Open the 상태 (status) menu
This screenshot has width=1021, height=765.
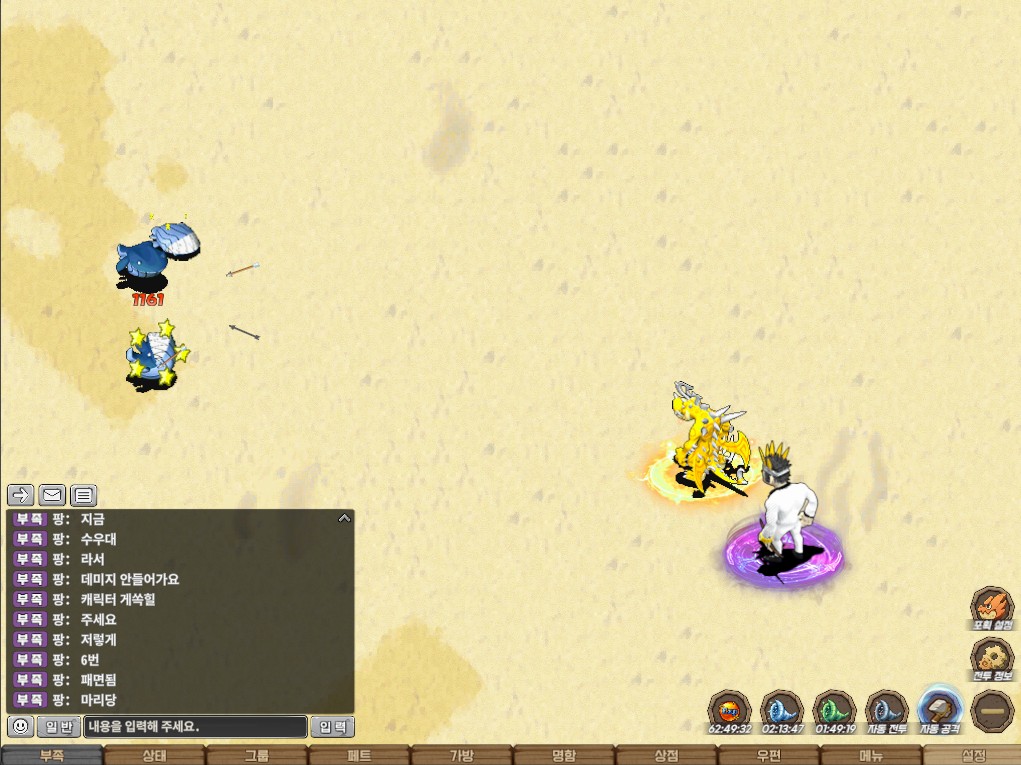click(153, 756)
